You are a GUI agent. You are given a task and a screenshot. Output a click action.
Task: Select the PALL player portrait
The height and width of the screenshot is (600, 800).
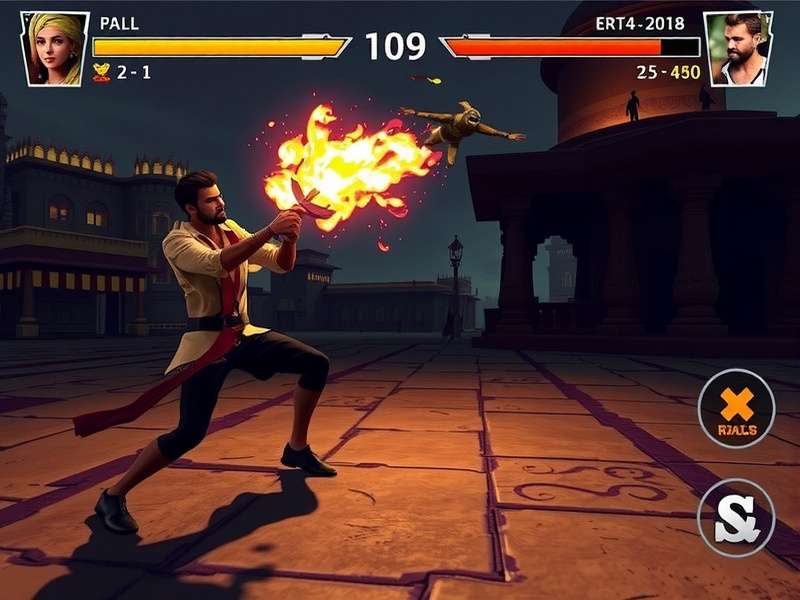[54, 47]
